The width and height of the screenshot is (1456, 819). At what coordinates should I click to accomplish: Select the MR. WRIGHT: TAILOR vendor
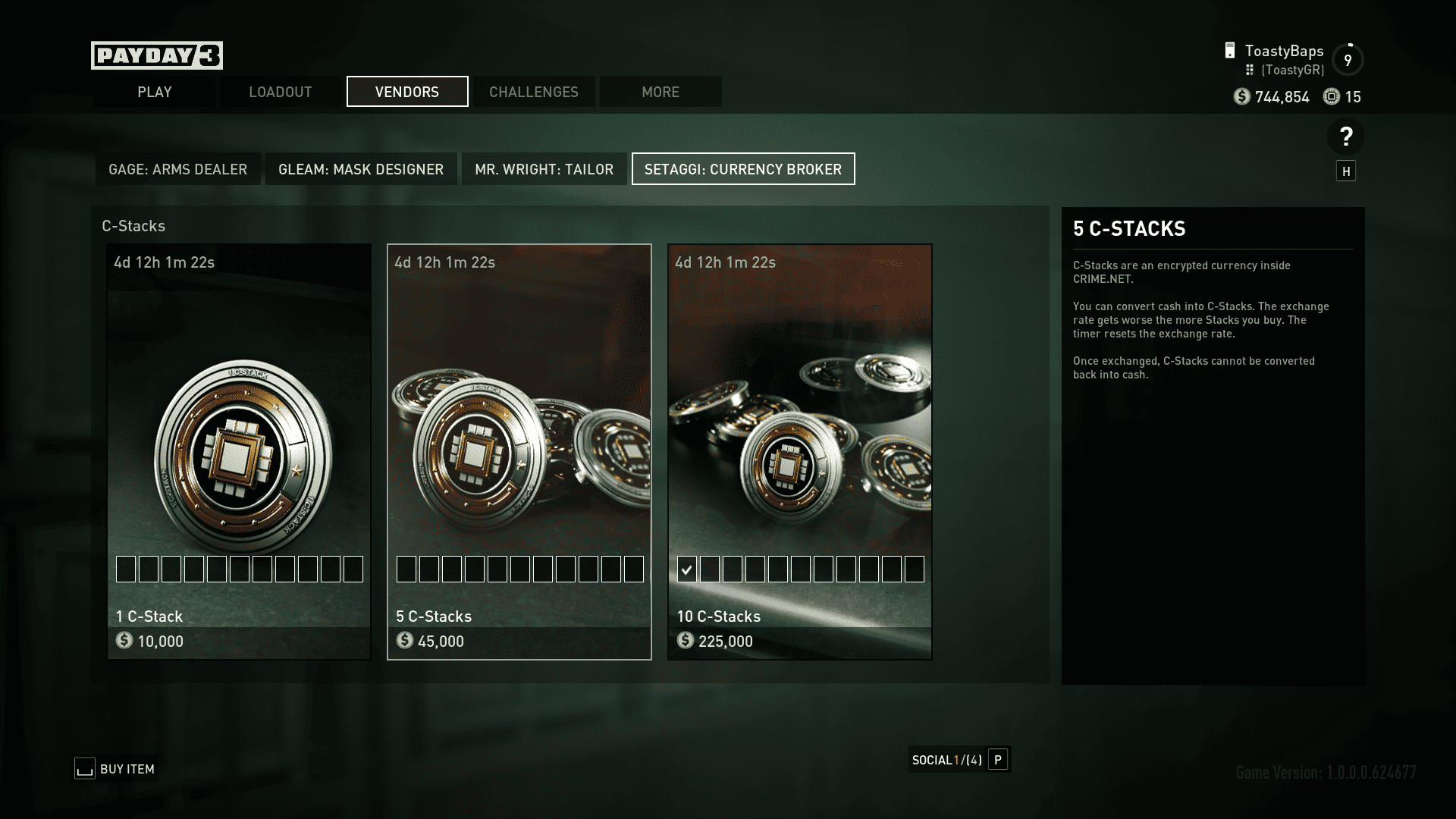pos(544,169)
